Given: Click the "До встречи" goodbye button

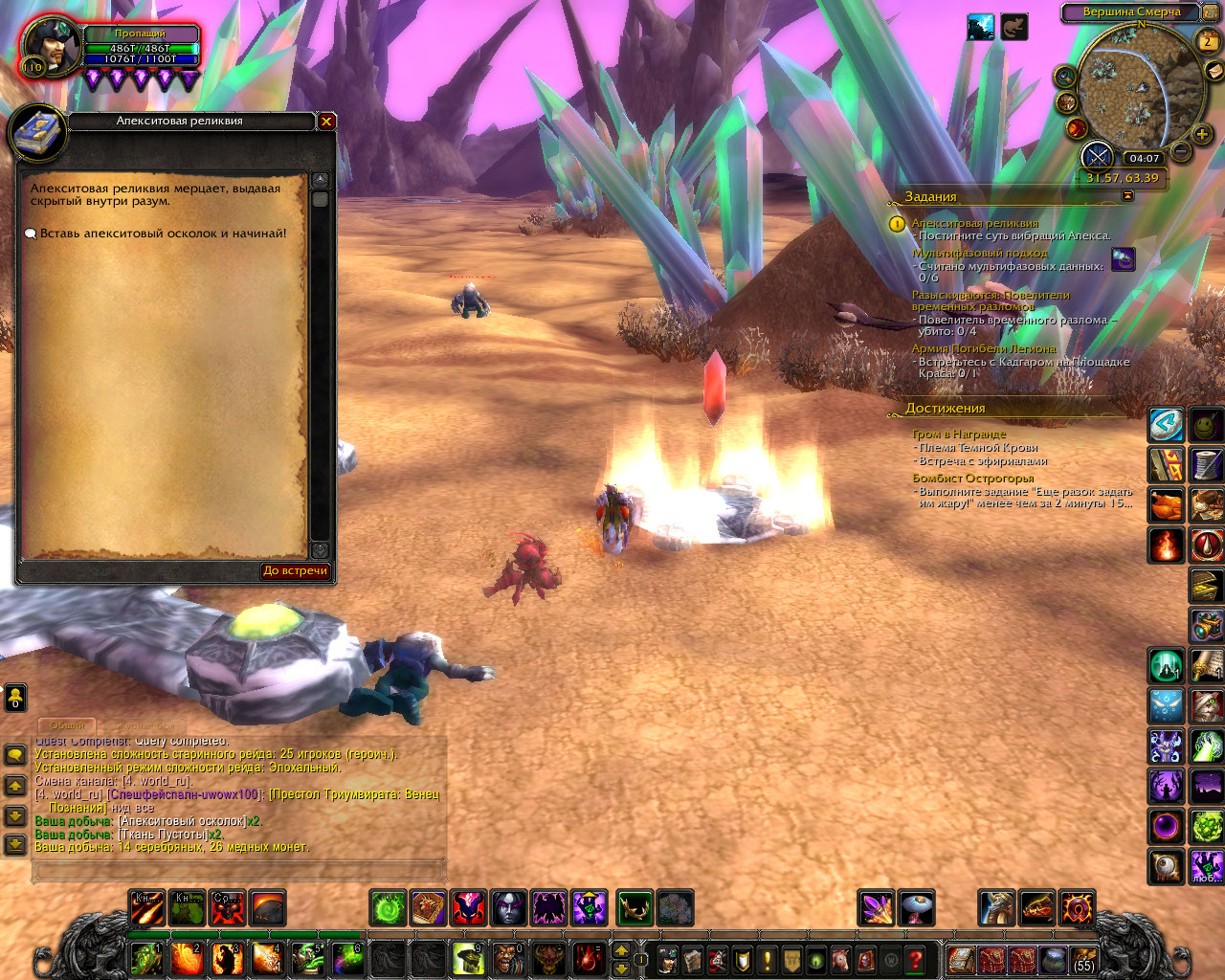Looking at the screenshot, I should (x=295, y=570).
